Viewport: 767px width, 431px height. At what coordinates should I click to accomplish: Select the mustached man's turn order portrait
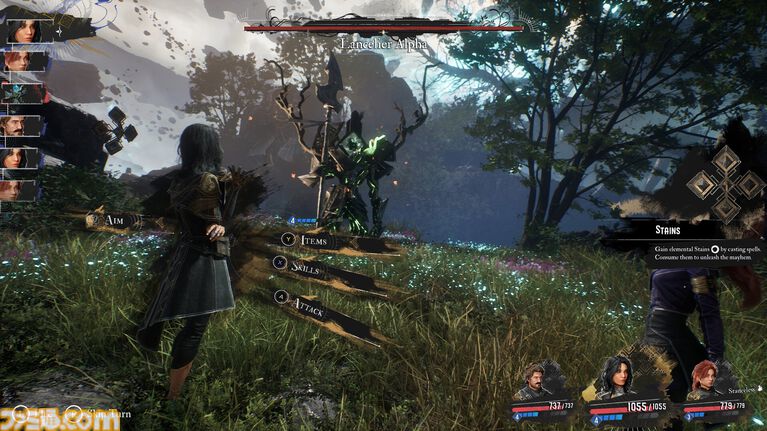(22, 125)
